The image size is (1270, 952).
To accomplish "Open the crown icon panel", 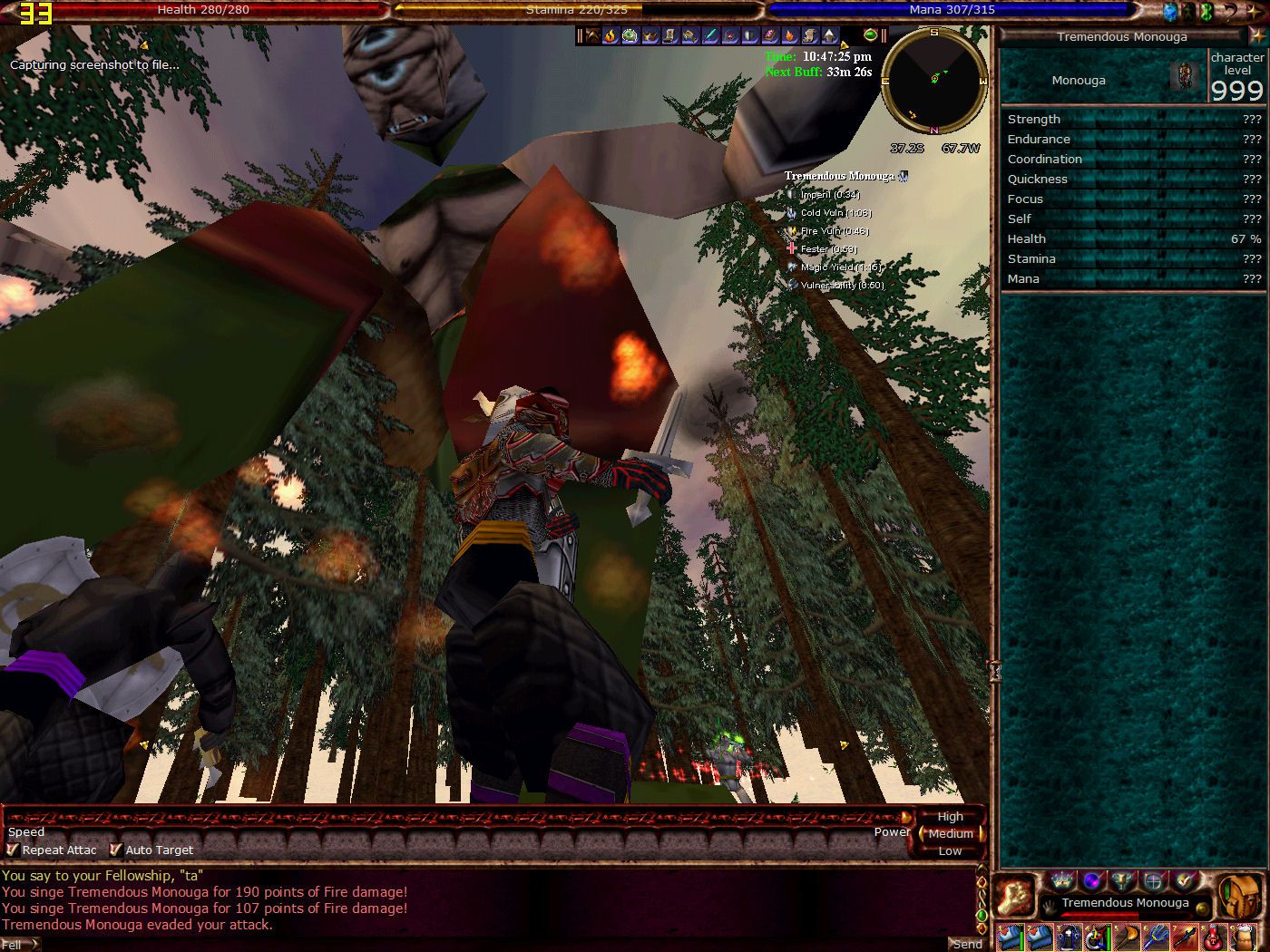I will [1062, 880].
